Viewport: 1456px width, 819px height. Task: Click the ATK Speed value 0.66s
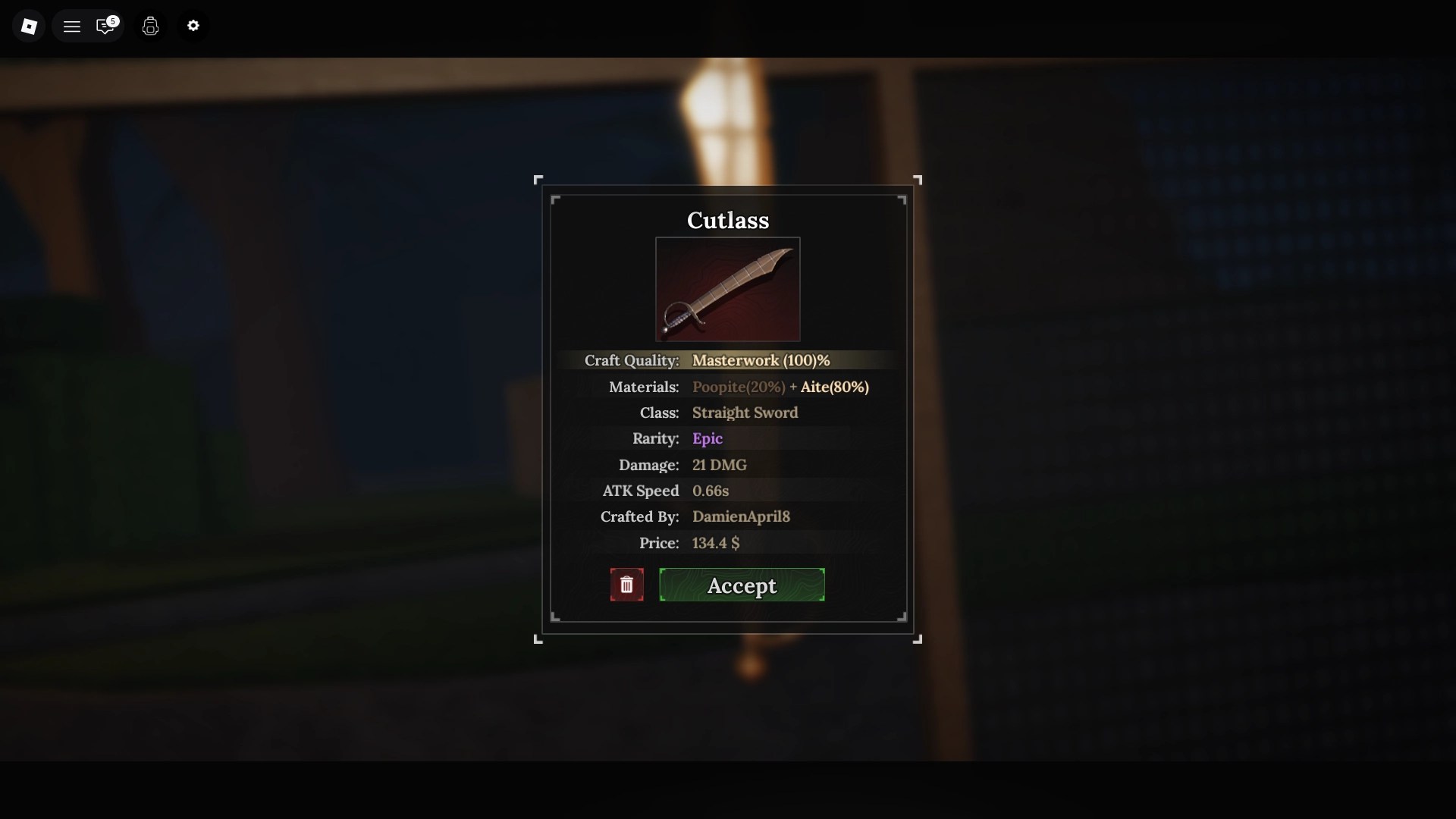tap(711, 491)
